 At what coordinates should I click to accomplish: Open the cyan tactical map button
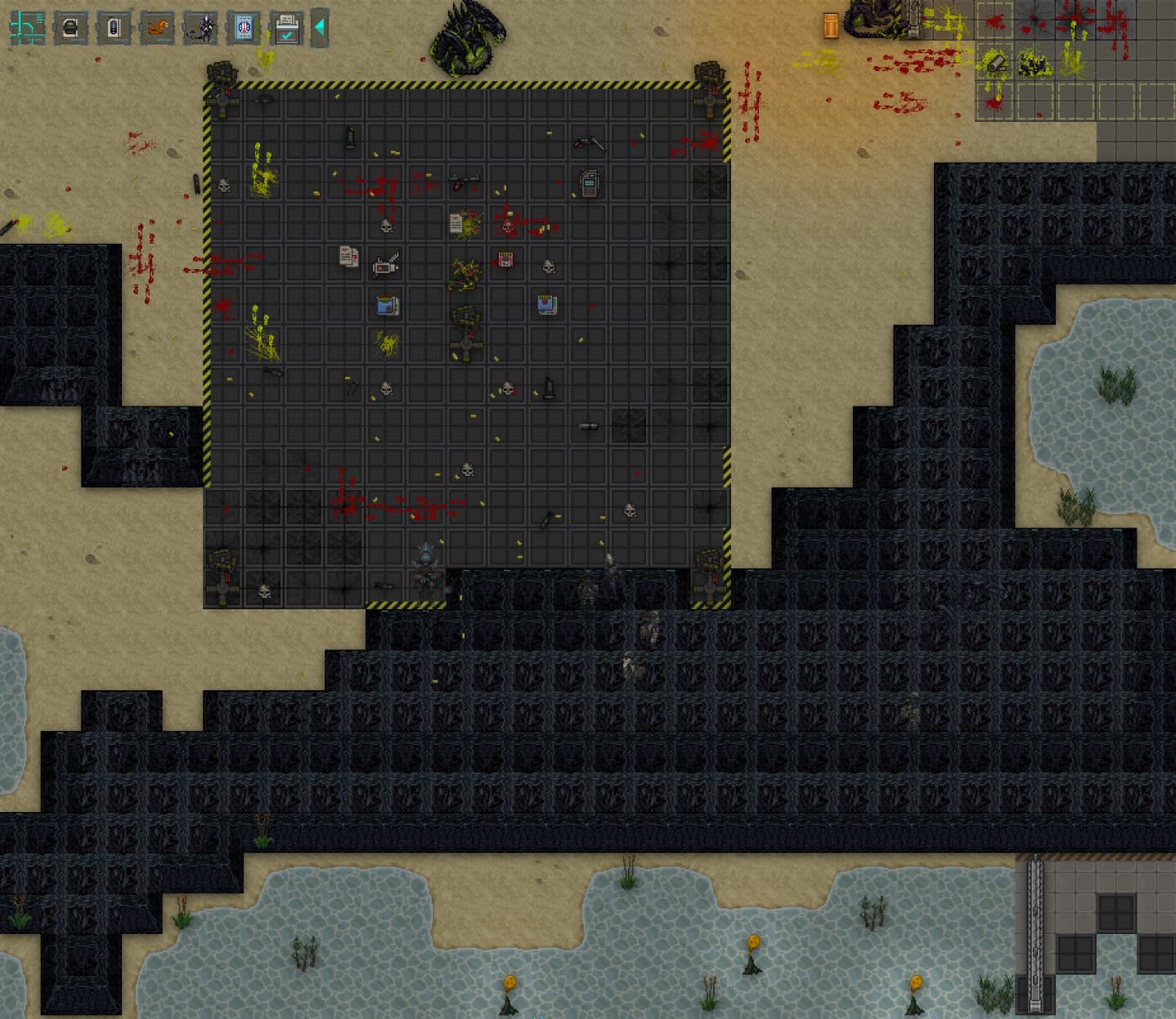point(27,28)
